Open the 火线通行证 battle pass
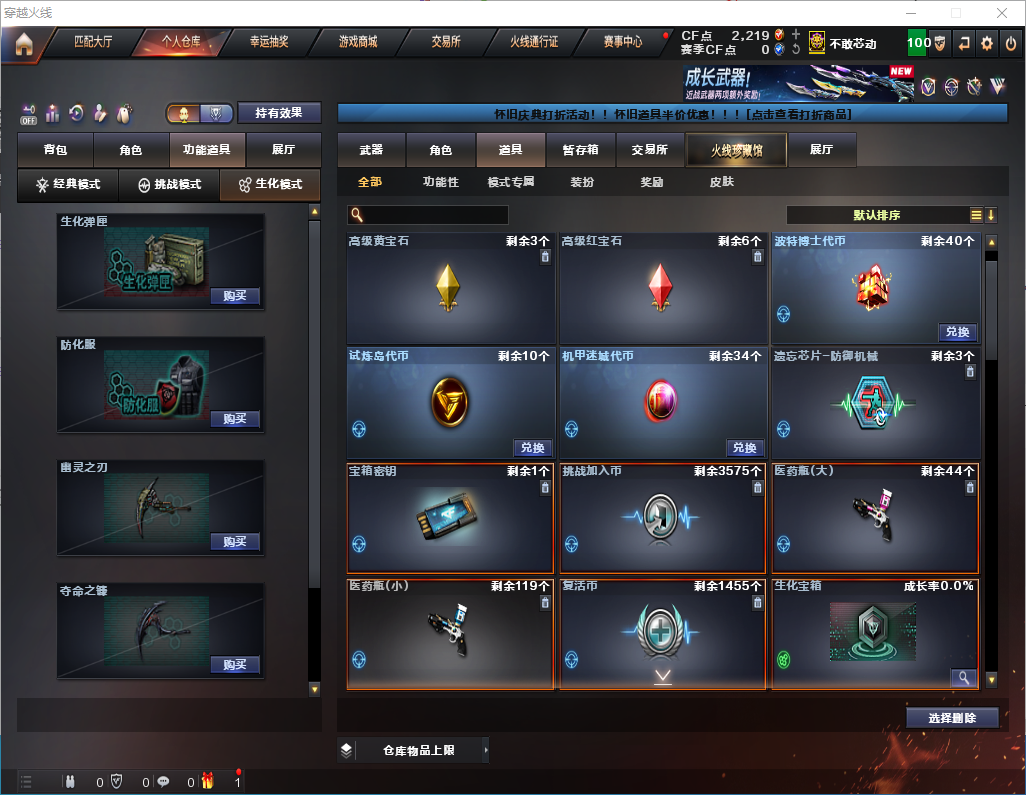The height and width of the screenshot is (795, 1026). [x=534, y=42]
